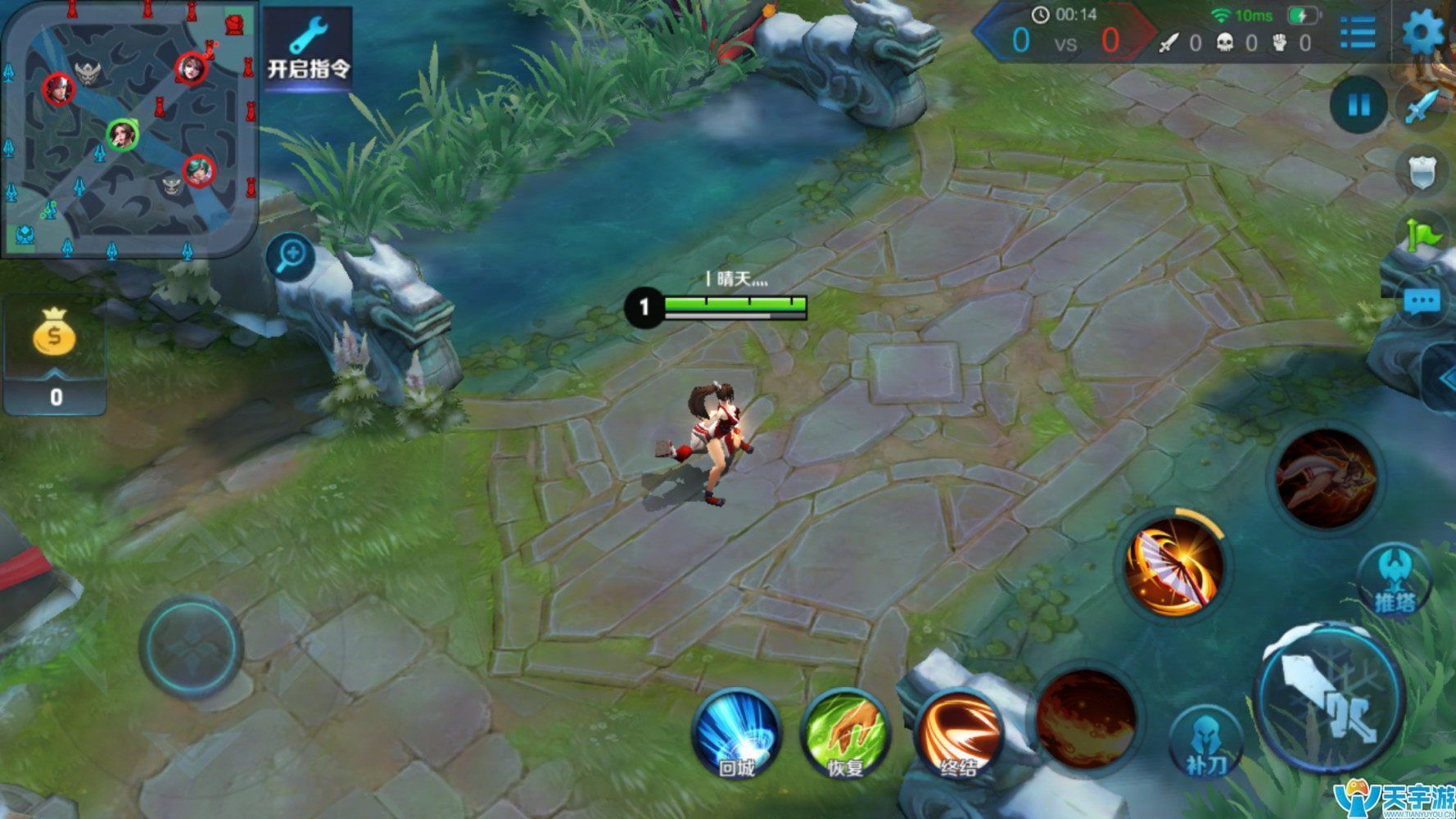The image size is (1456, 819).
Task: Use the virtual movement joystick
Action: pyautogui.click(x=191, y=647)
